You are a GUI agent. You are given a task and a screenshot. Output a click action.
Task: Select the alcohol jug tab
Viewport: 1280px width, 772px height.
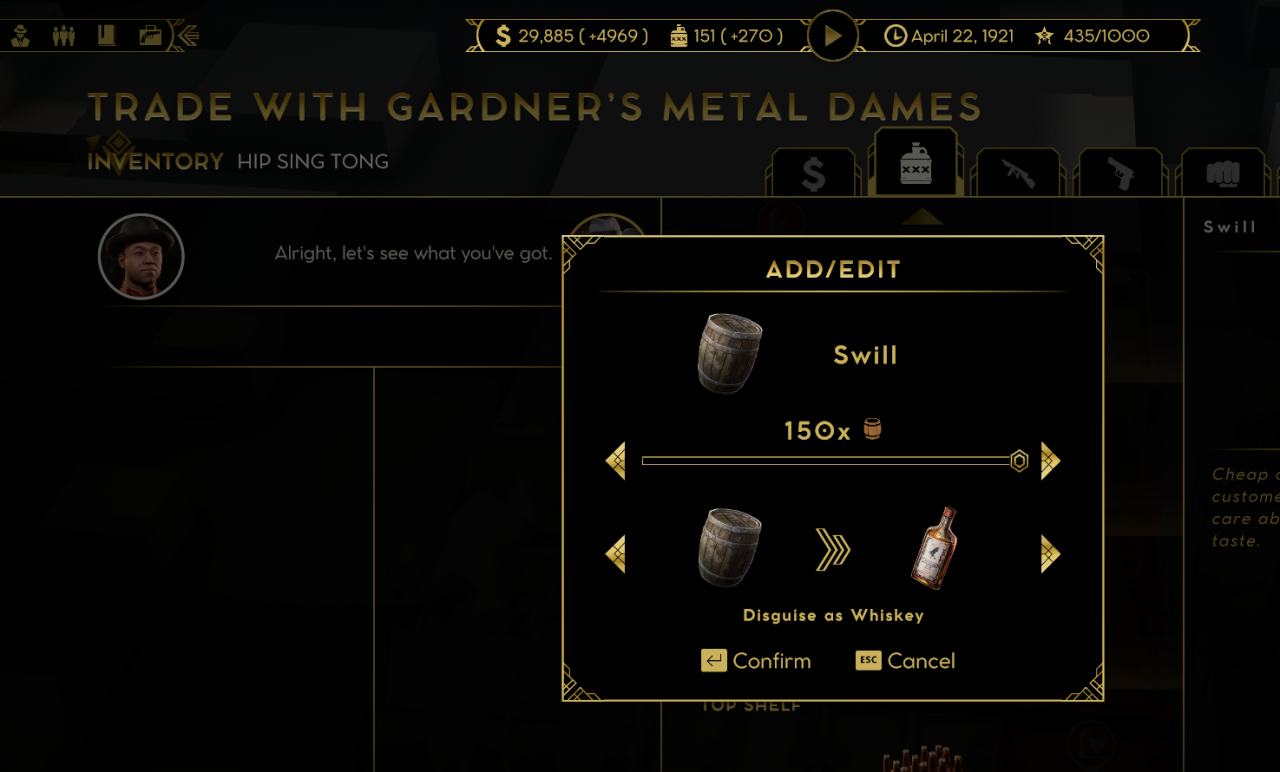pyautogui.click(x=915, y=165)
